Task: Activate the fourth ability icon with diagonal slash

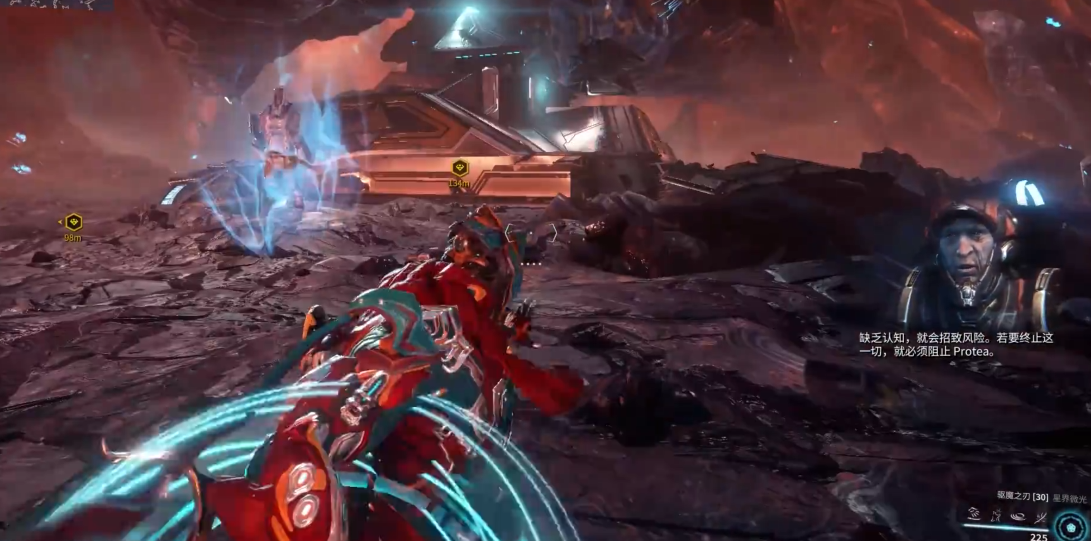Action: click(x=1040, y=514)
